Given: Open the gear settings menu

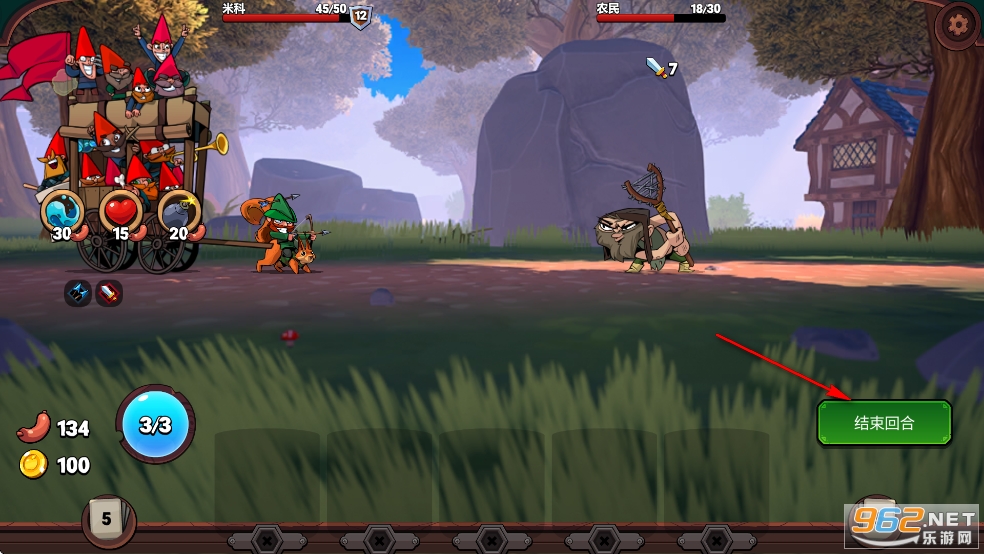Looking at the screenshot, I should (960, 24).
